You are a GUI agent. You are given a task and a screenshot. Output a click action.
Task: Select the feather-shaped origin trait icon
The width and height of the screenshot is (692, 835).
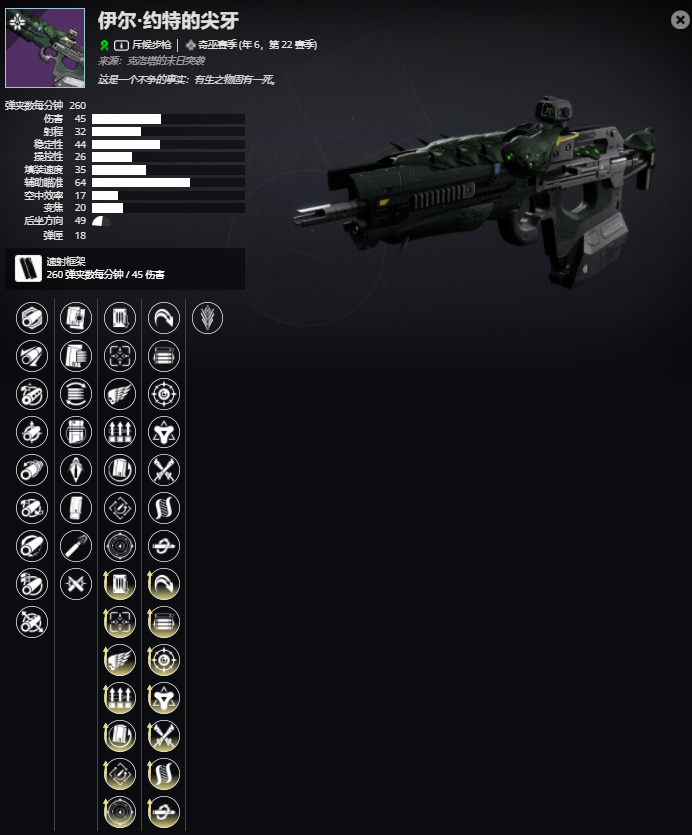[207, 318]
